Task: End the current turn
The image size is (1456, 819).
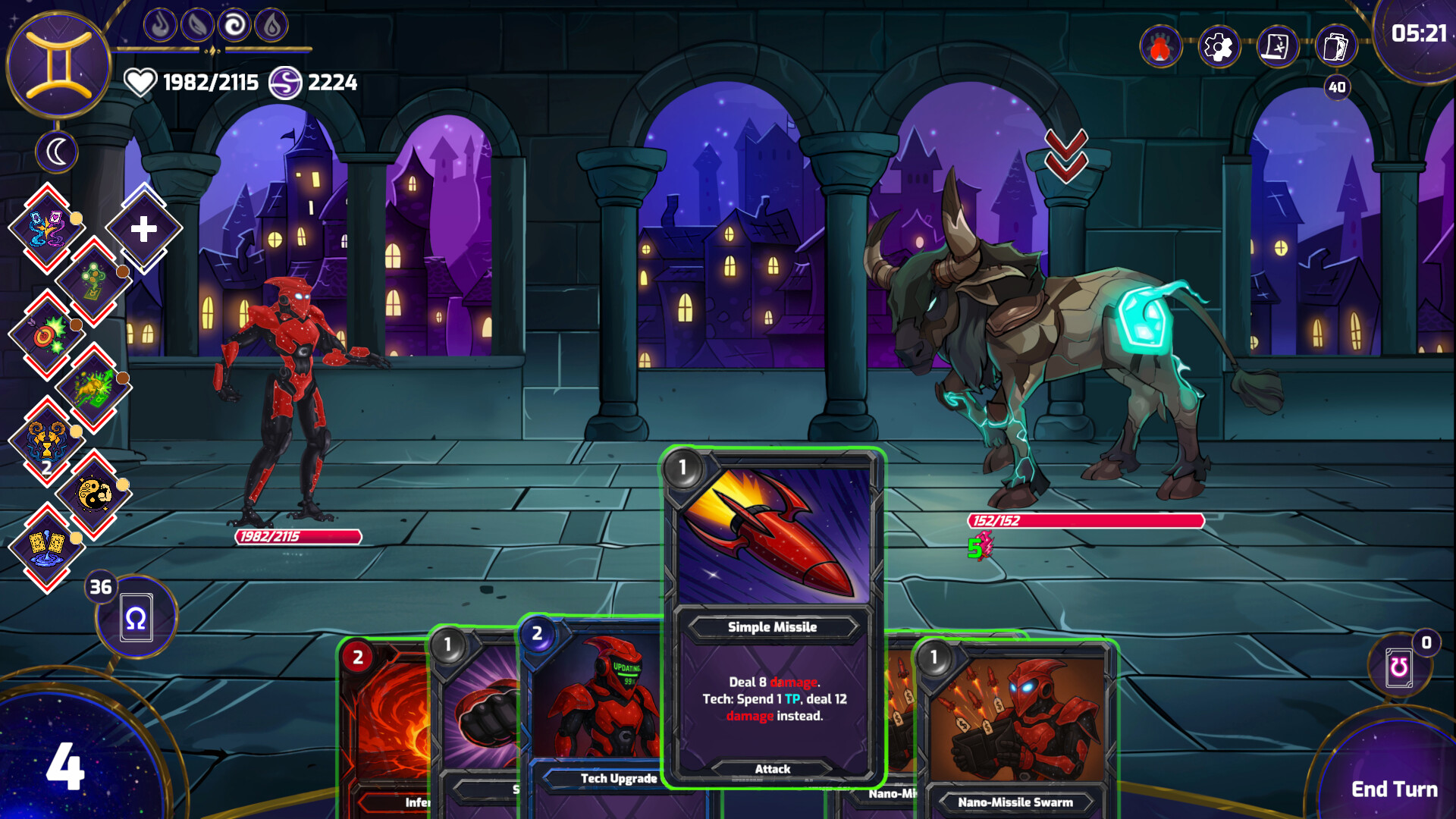Action: point(1394,789)
